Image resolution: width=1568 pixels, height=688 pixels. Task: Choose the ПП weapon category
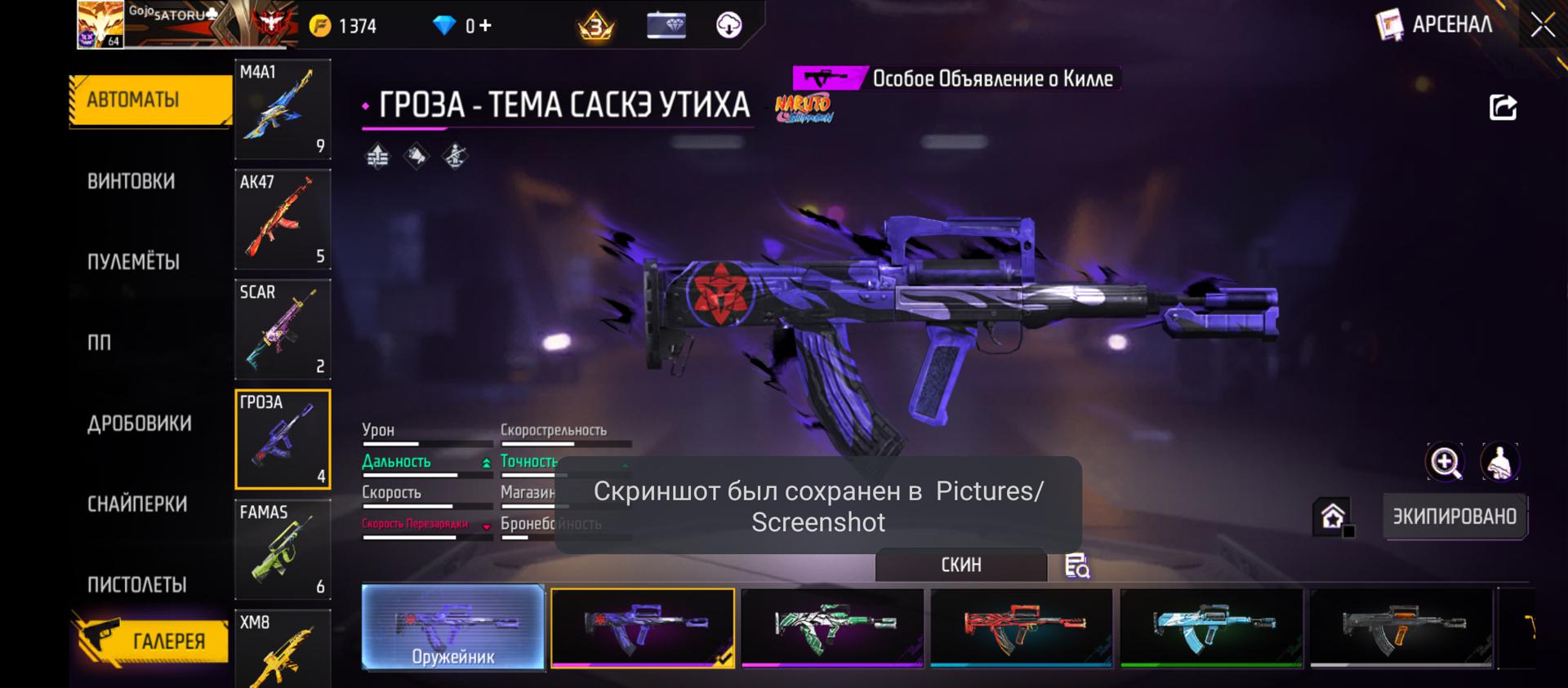click(100, 343)
